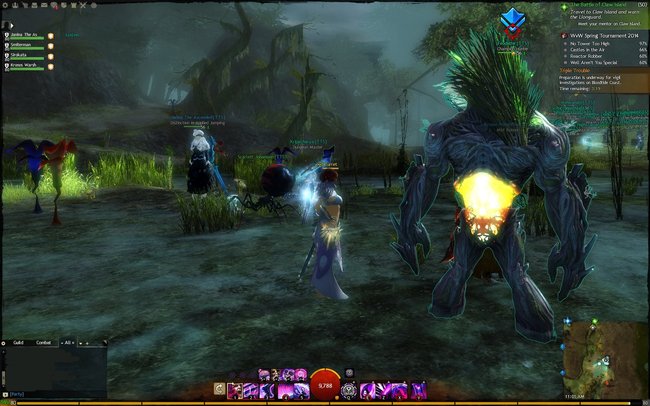Activate the healing skill (slot 6)

tap(350, 388)
